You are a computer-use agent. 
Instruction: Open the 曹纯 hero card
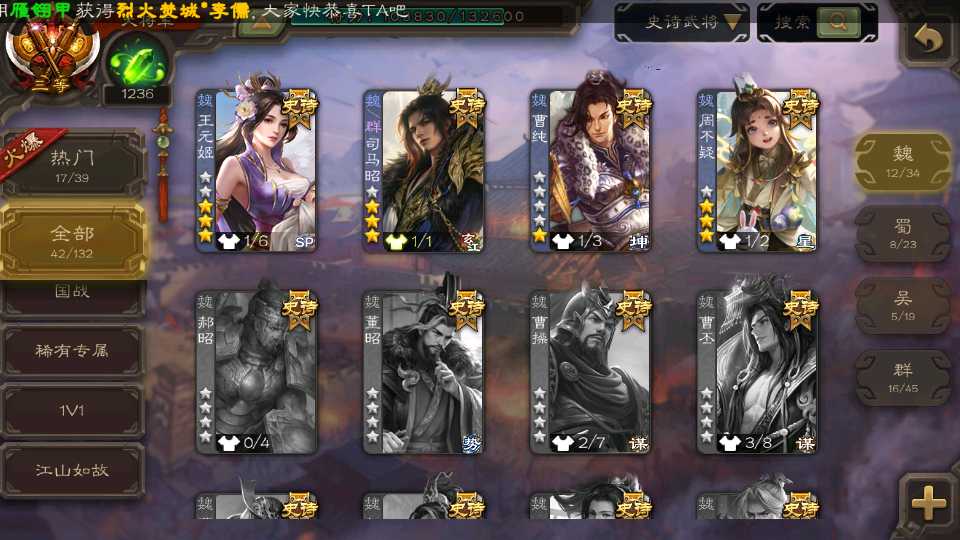coord(591,170)
